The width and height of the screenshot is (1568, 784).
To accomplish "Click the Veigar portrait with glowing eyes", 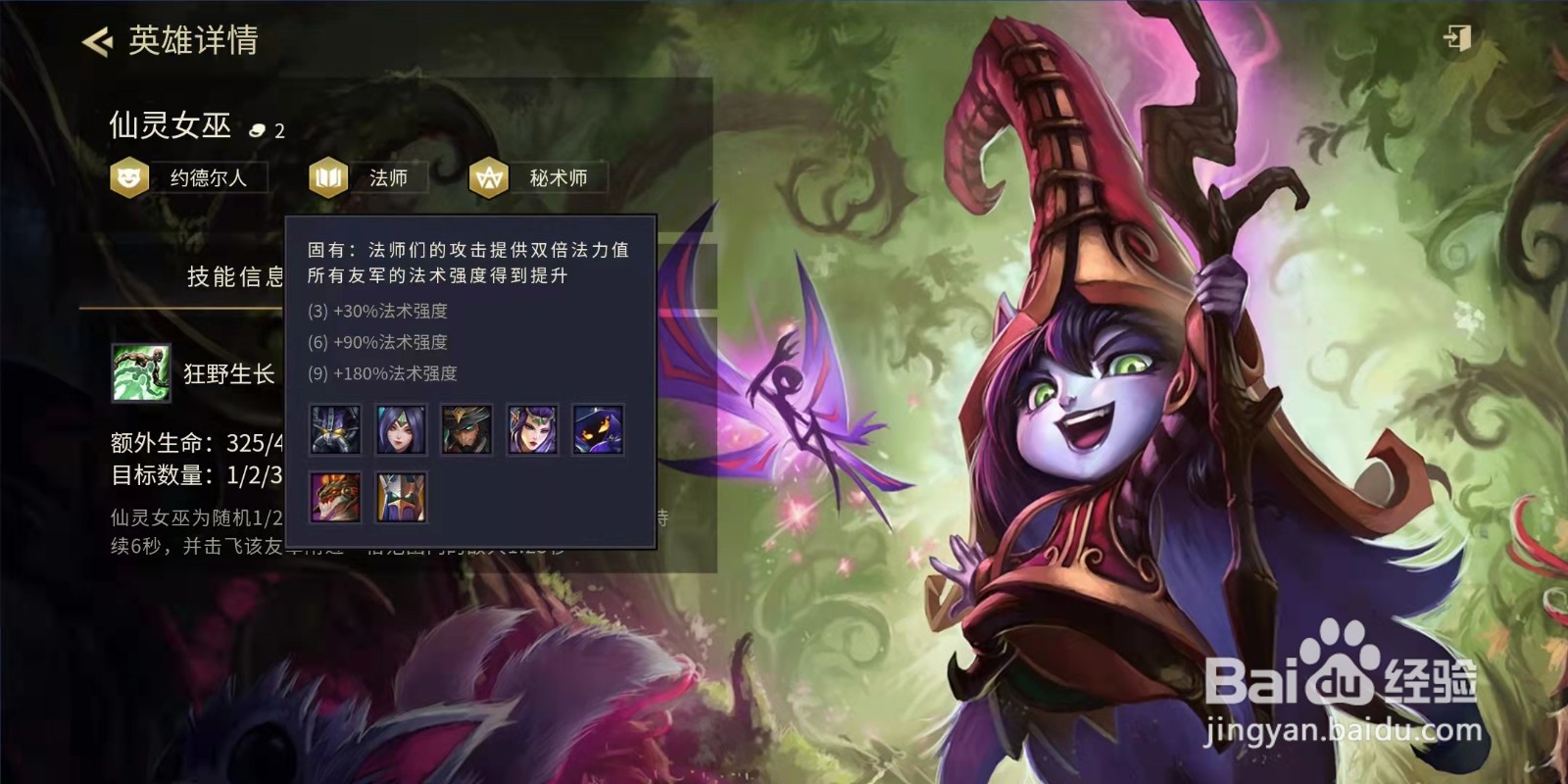I will 597,428.
